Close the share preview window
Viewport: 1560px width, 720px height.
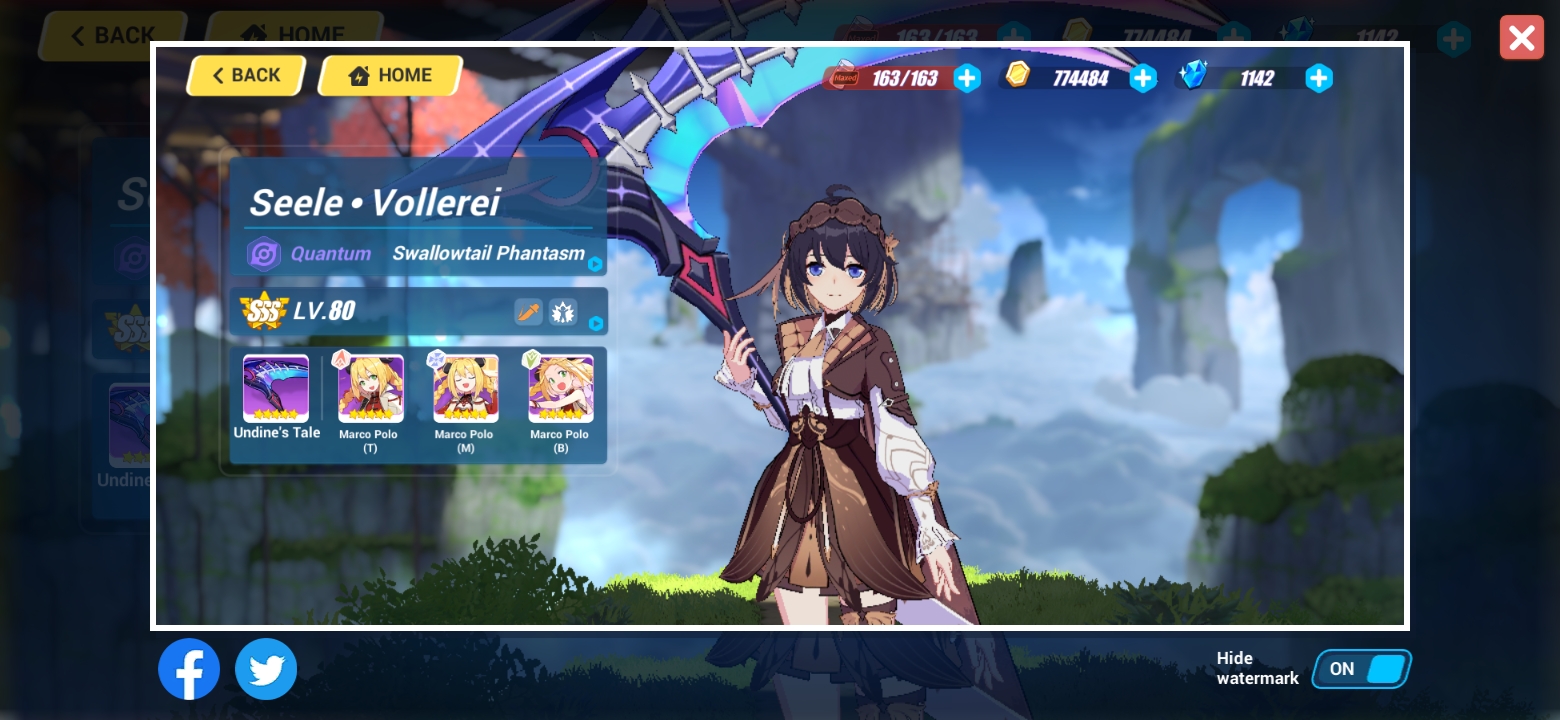[x=1521, y=38]
